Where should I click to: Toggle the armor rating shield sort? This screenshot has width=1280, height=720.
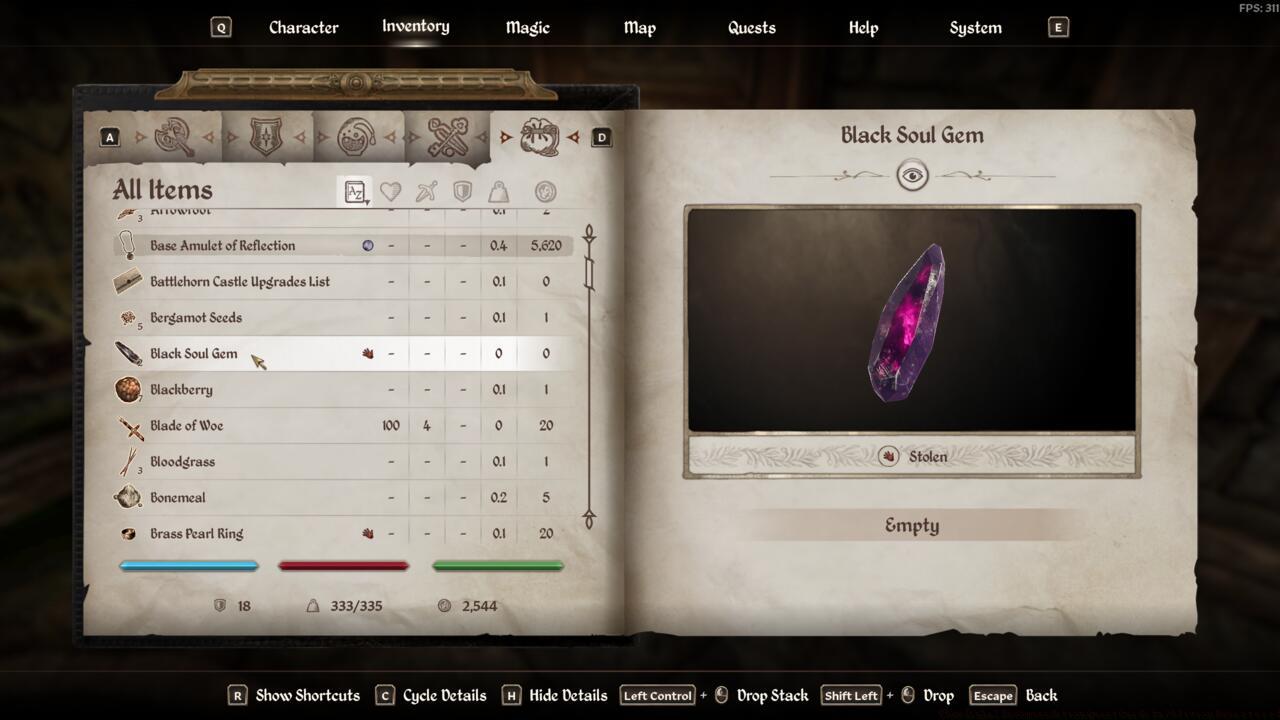pos(462,191)
